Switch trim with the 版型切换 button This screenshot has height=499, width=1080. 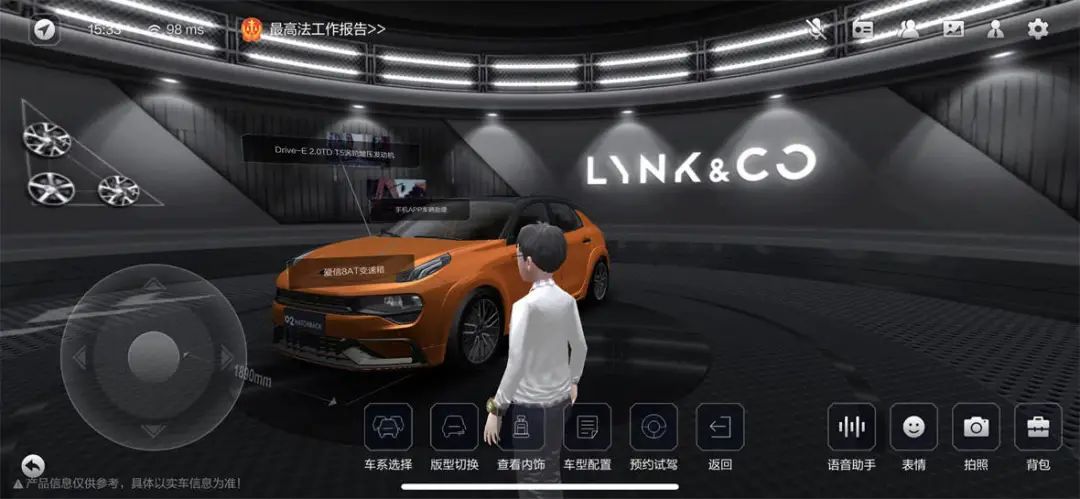click(x=454, y=427)
